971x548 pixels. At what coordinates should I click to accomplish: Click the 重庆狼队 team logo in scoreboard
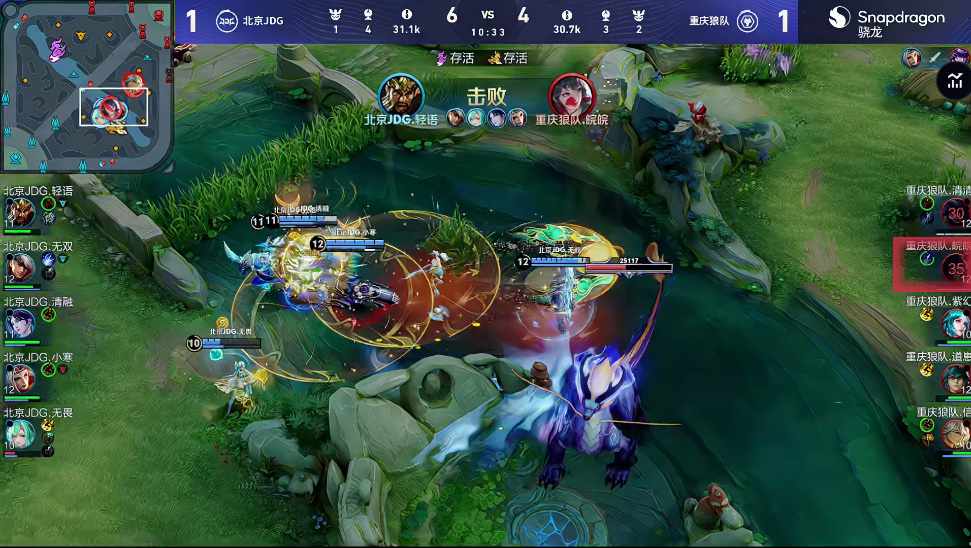click(747, 21)
